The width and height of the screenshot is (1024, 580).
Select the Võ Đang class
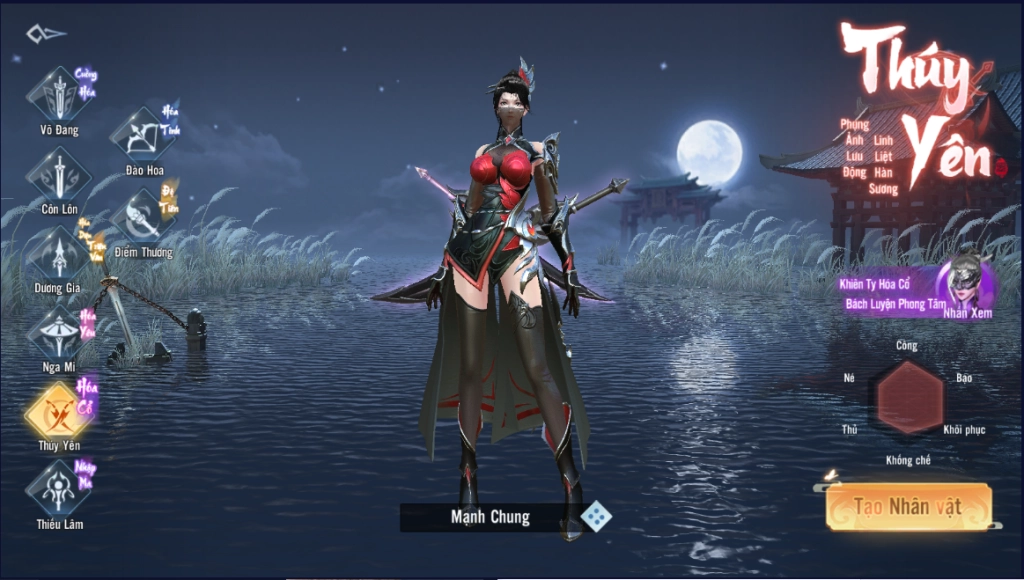pos(59,96)
